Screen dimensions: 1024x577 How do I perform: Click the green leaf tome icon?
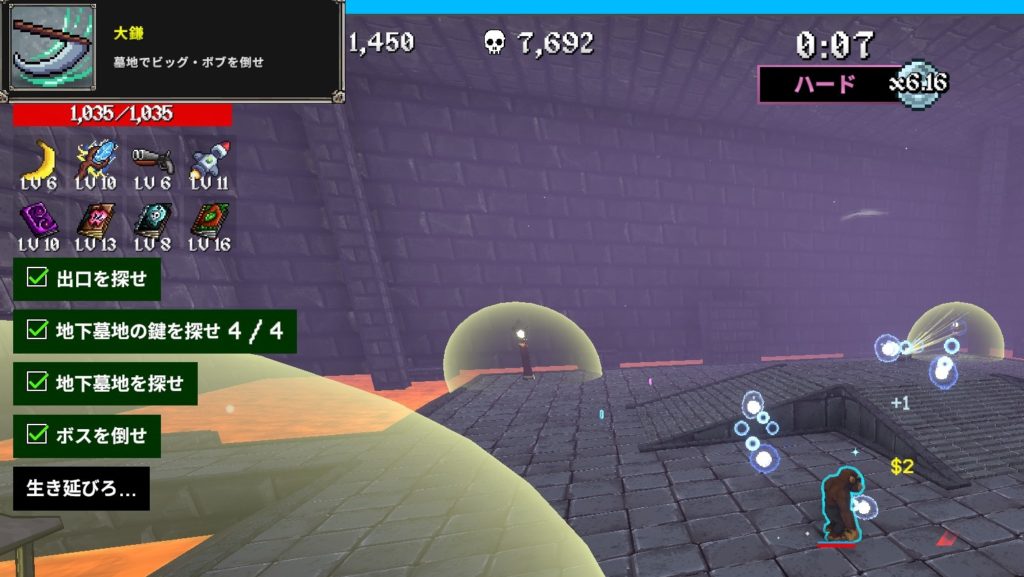click(x=209, y=220)
